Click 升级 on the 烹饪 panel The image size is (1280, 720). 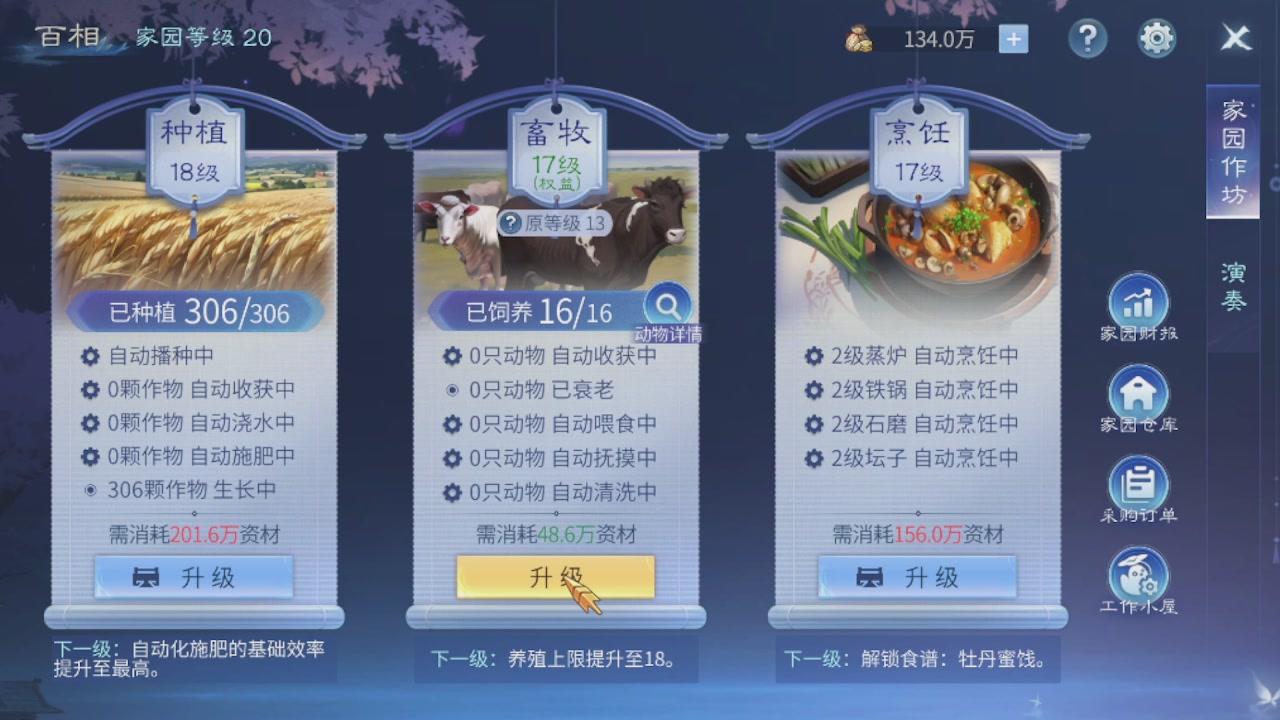point(915,576)
